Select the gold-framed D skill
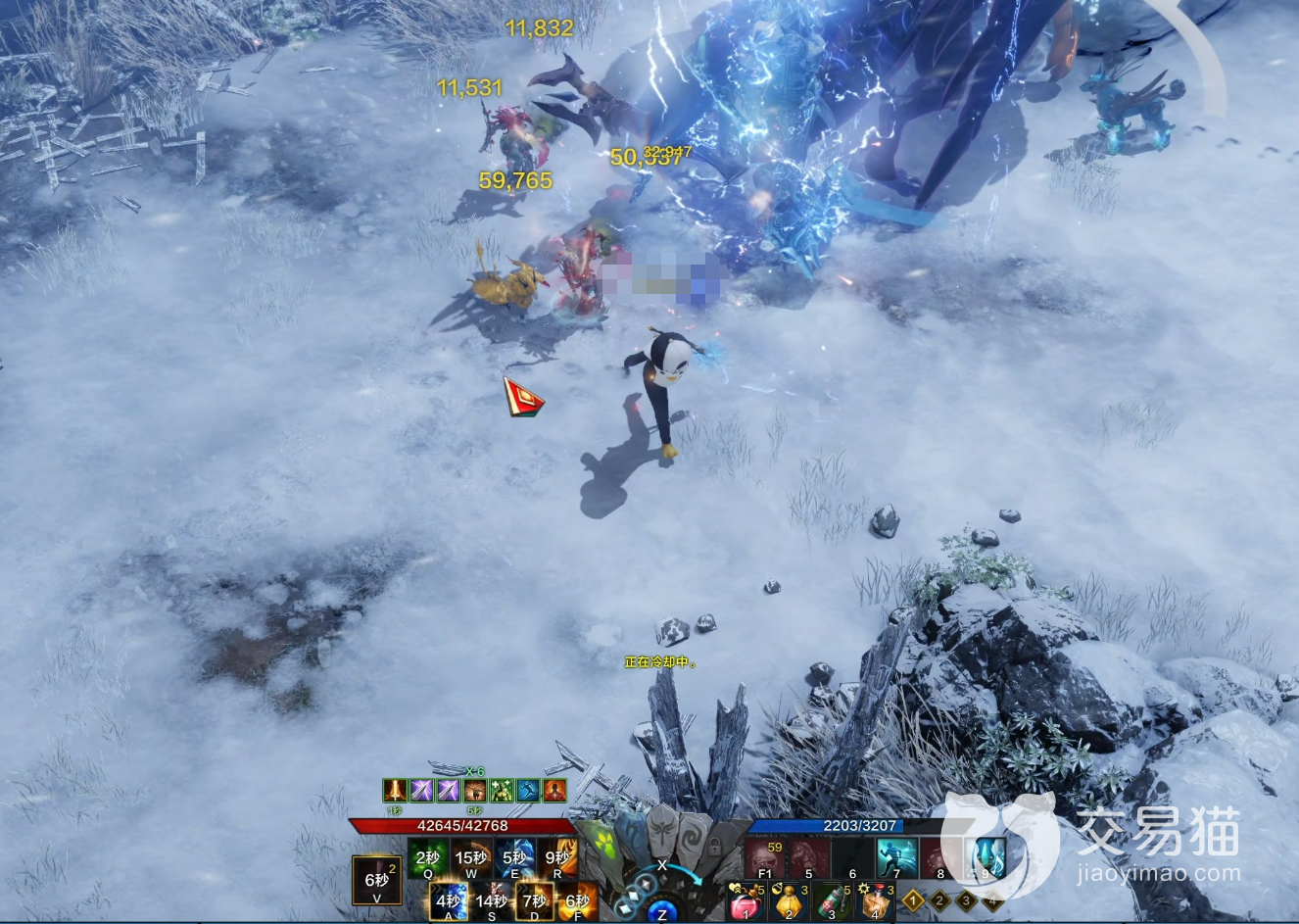 coord(535,900)
